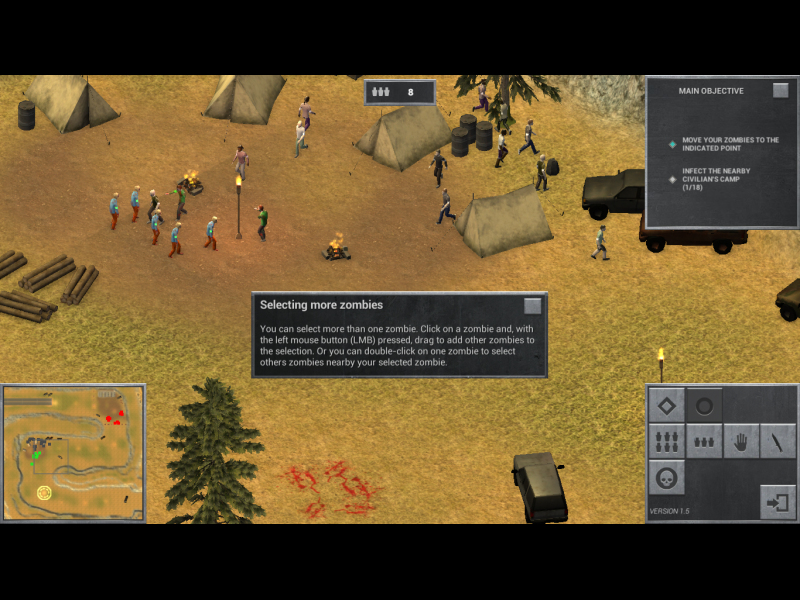Click the zombie count indicator
Viewport: 800px width, 600px height.
(x=400, y=92)
